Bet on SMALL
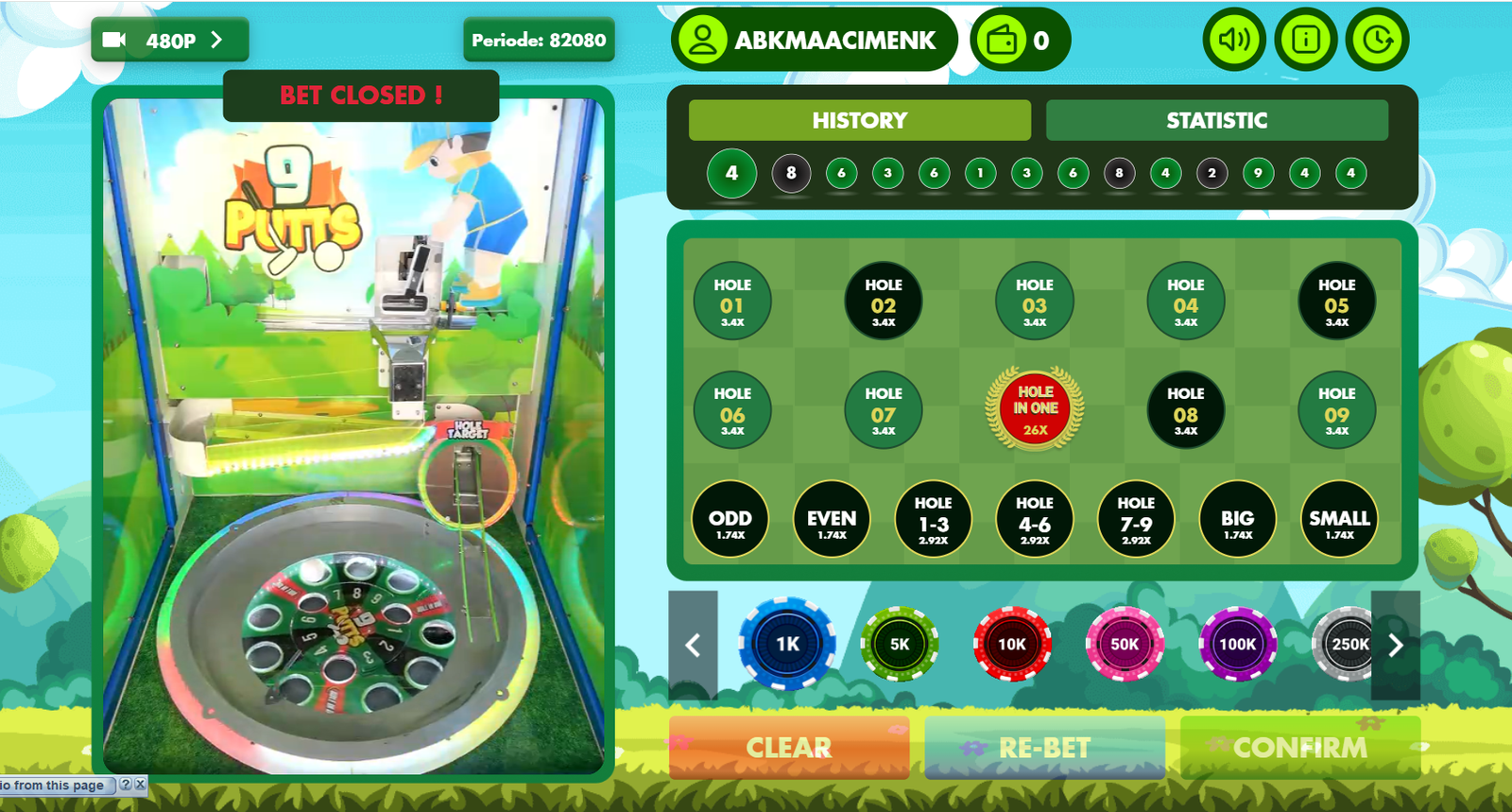The height and width of the screenshot is (812, 1512). 1339,519
